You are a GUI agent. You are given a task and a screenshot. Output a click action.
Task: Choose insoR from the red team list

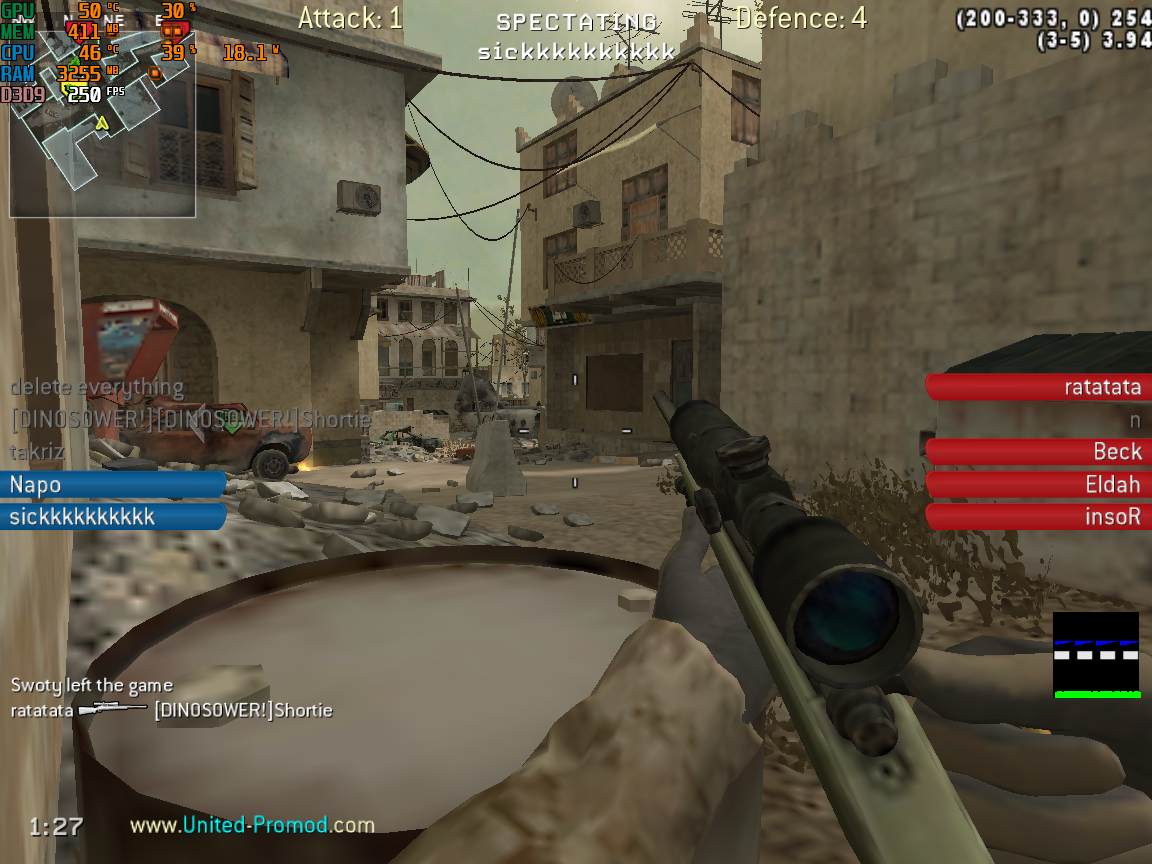tap(1036, 517)
